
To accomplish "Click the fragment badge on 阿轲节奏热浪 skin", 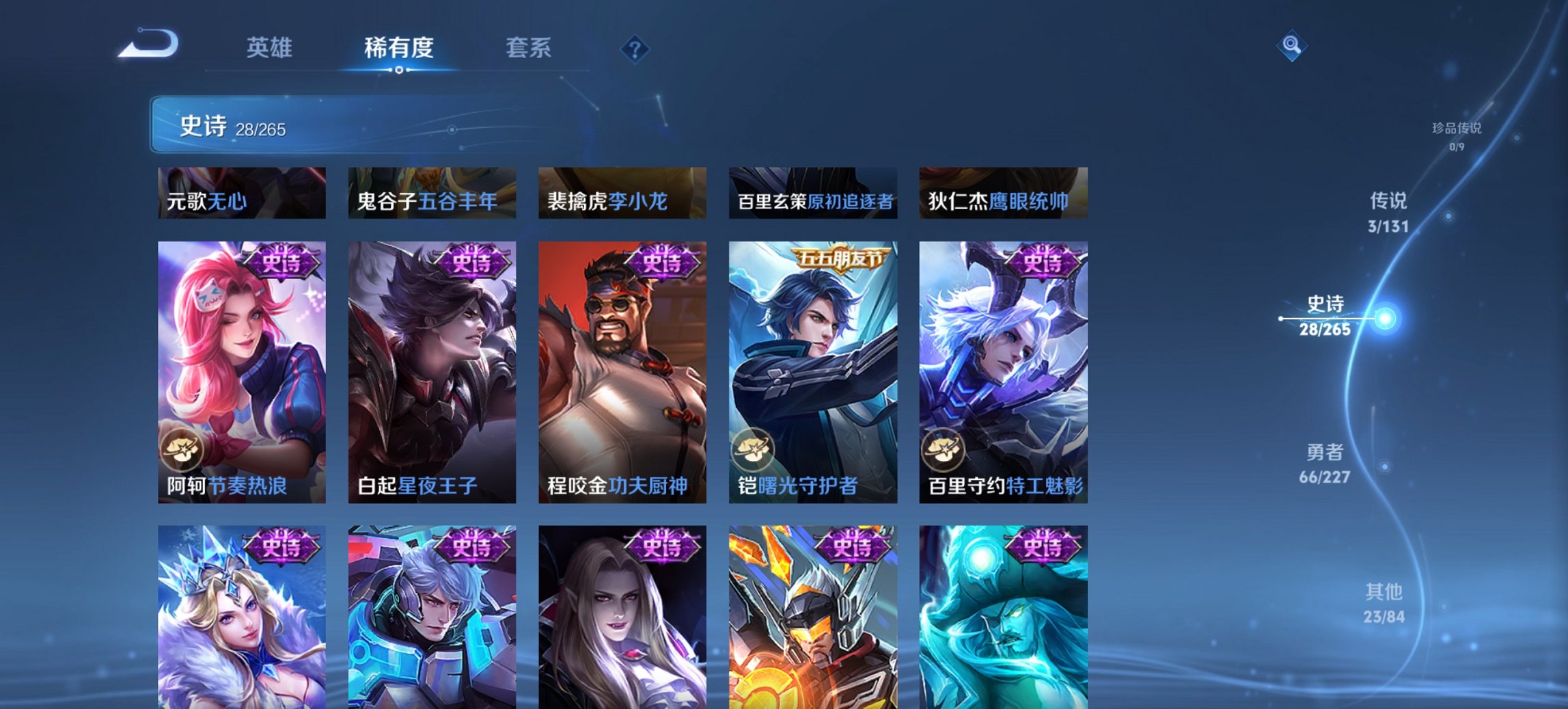I will pos(183,448).
